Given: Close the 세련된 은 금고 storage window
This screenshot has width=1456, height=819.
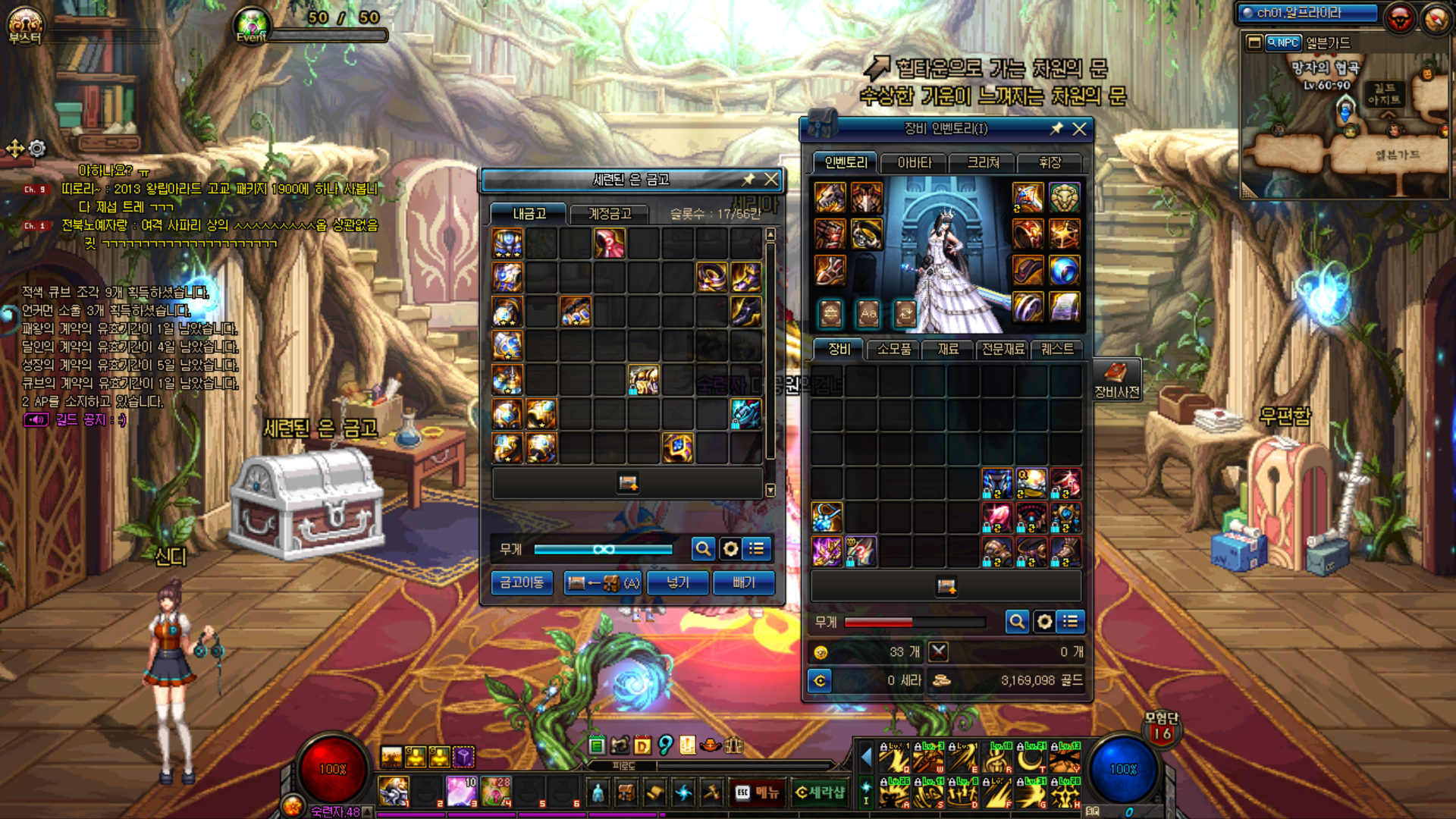Looking at the screenshot, I should tap(771, 180).
